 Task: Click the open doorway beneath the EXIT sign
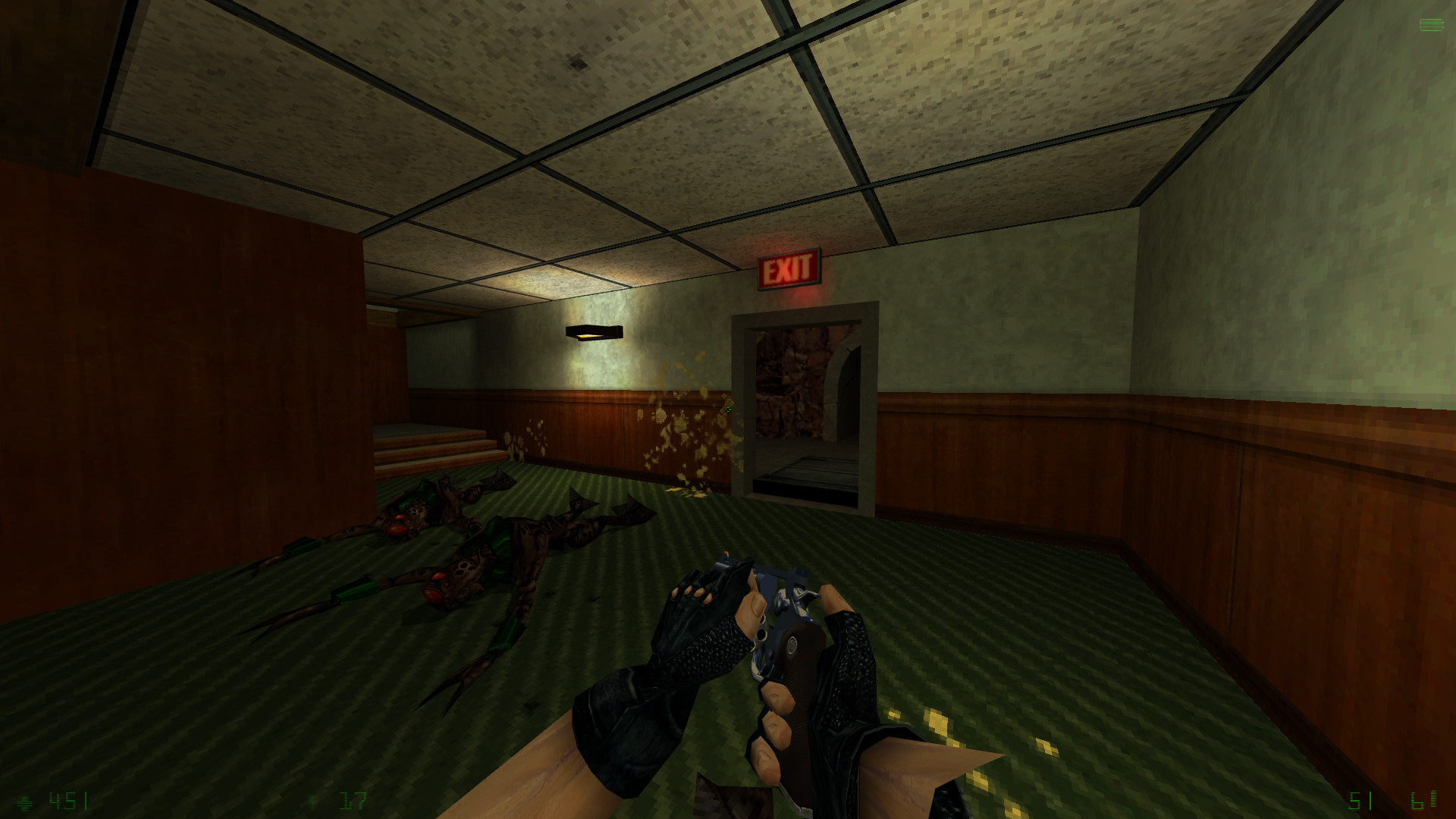coord(806,402)
